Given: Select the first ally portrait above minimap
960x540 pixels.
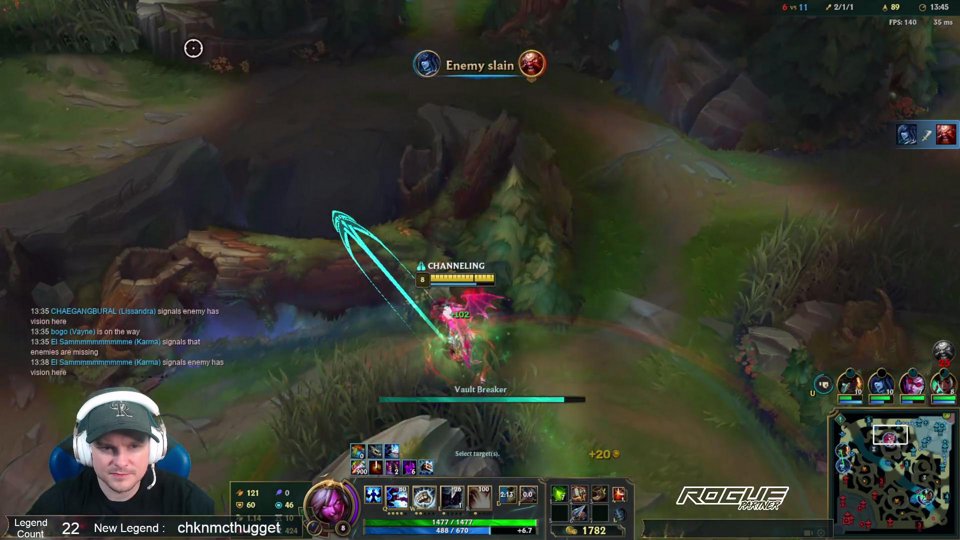Looking at the screenshot, I should pyautogui.click(x=849, y=383).
